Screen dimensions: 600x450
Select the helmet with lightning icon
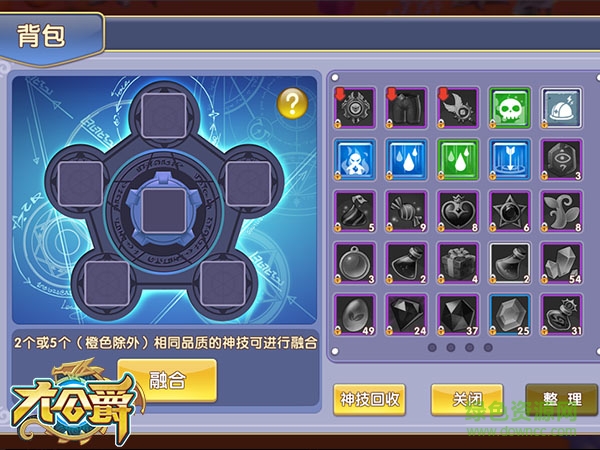(x=561, y=107)
